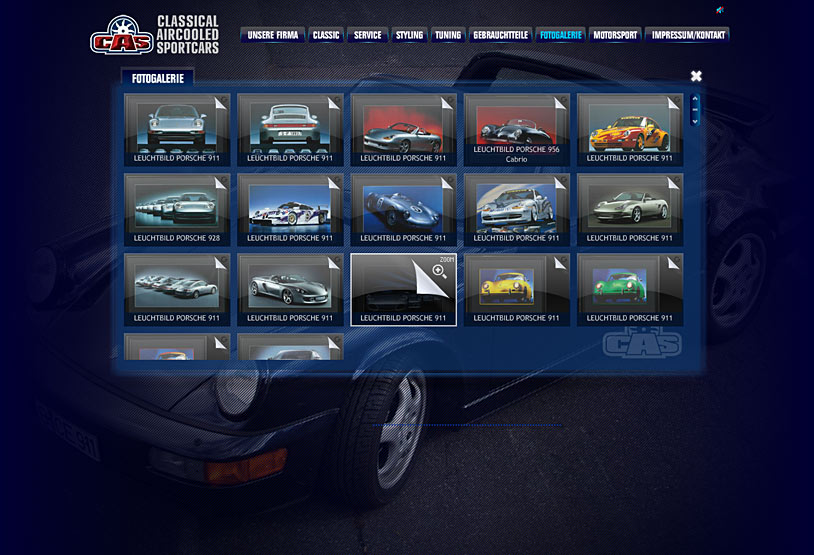This screenshot has height=555, width=814.
Task: Open the Styling page
Action: 409,35
